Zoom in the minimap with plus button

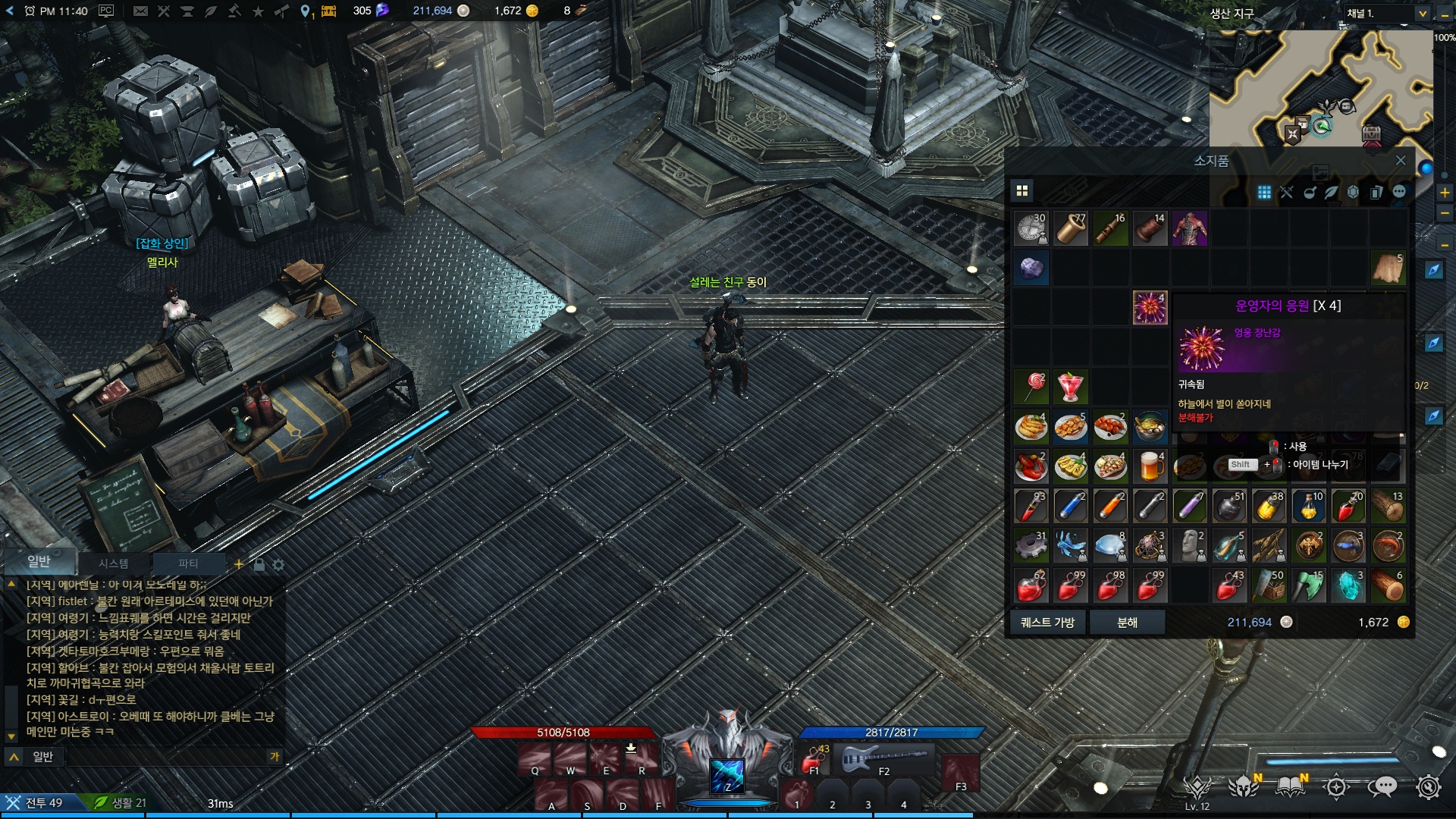click(1445, 193)
